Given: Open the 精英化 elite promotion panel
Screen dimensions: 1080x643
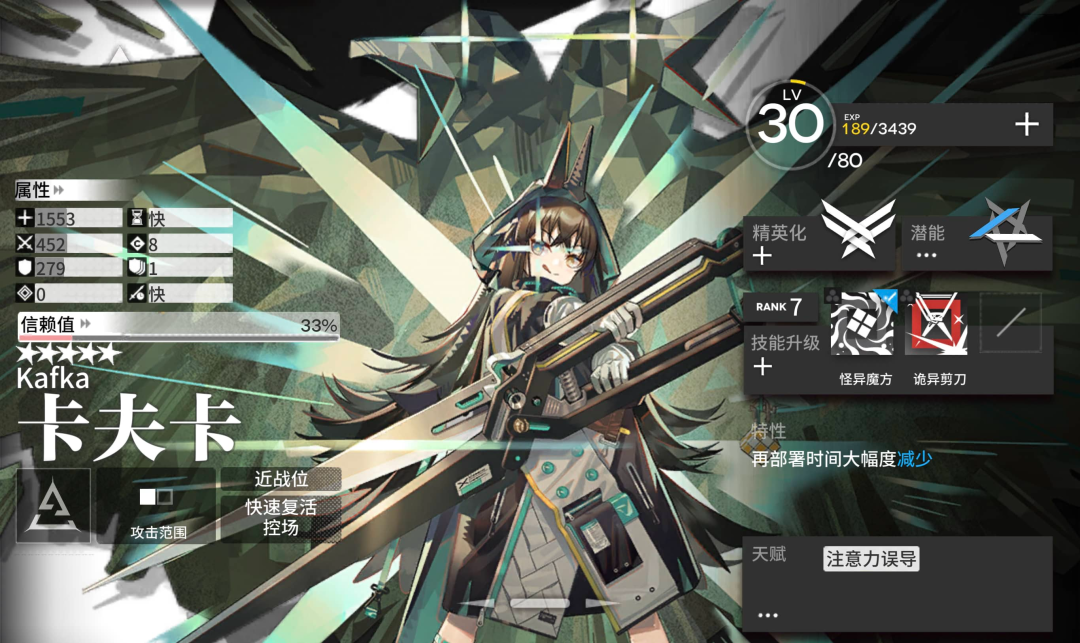Looking at the screenshot, I should coord(818,242).
